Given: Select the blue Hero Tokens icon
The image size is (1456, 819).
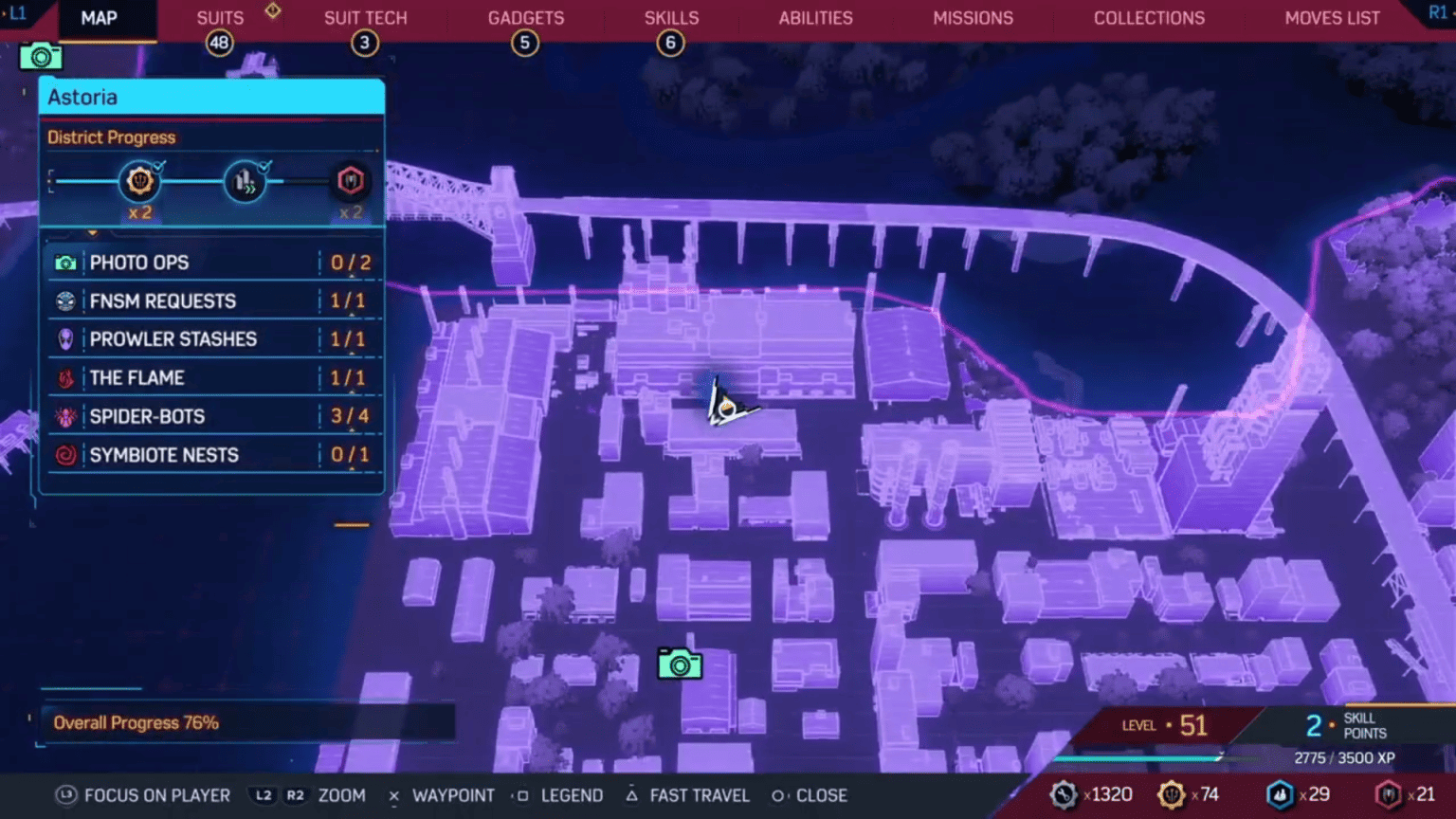Looking at the screenshot, I should [x=1282, y=794].
